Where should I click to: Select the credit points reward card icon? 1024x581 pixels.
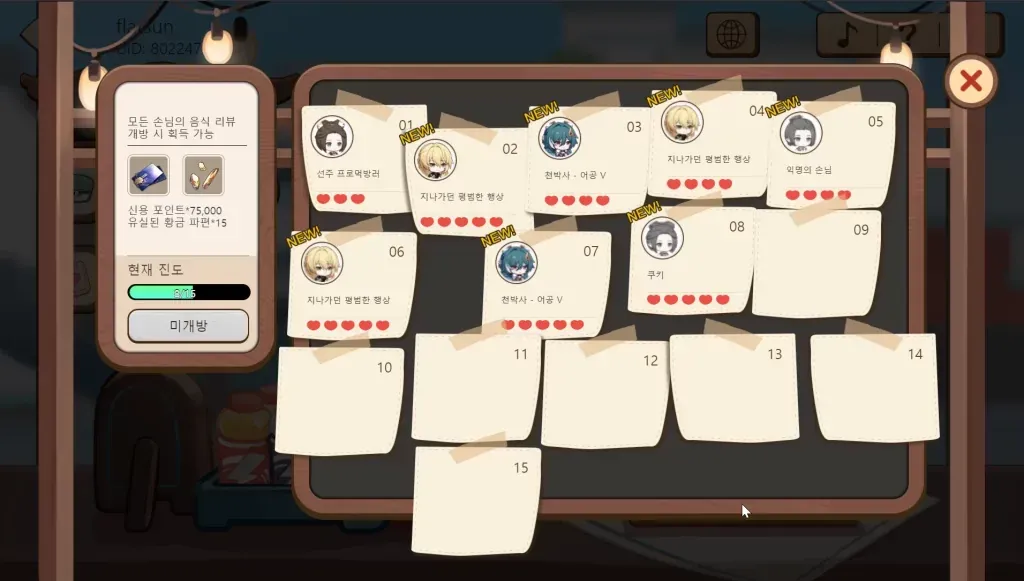point(148,175)
